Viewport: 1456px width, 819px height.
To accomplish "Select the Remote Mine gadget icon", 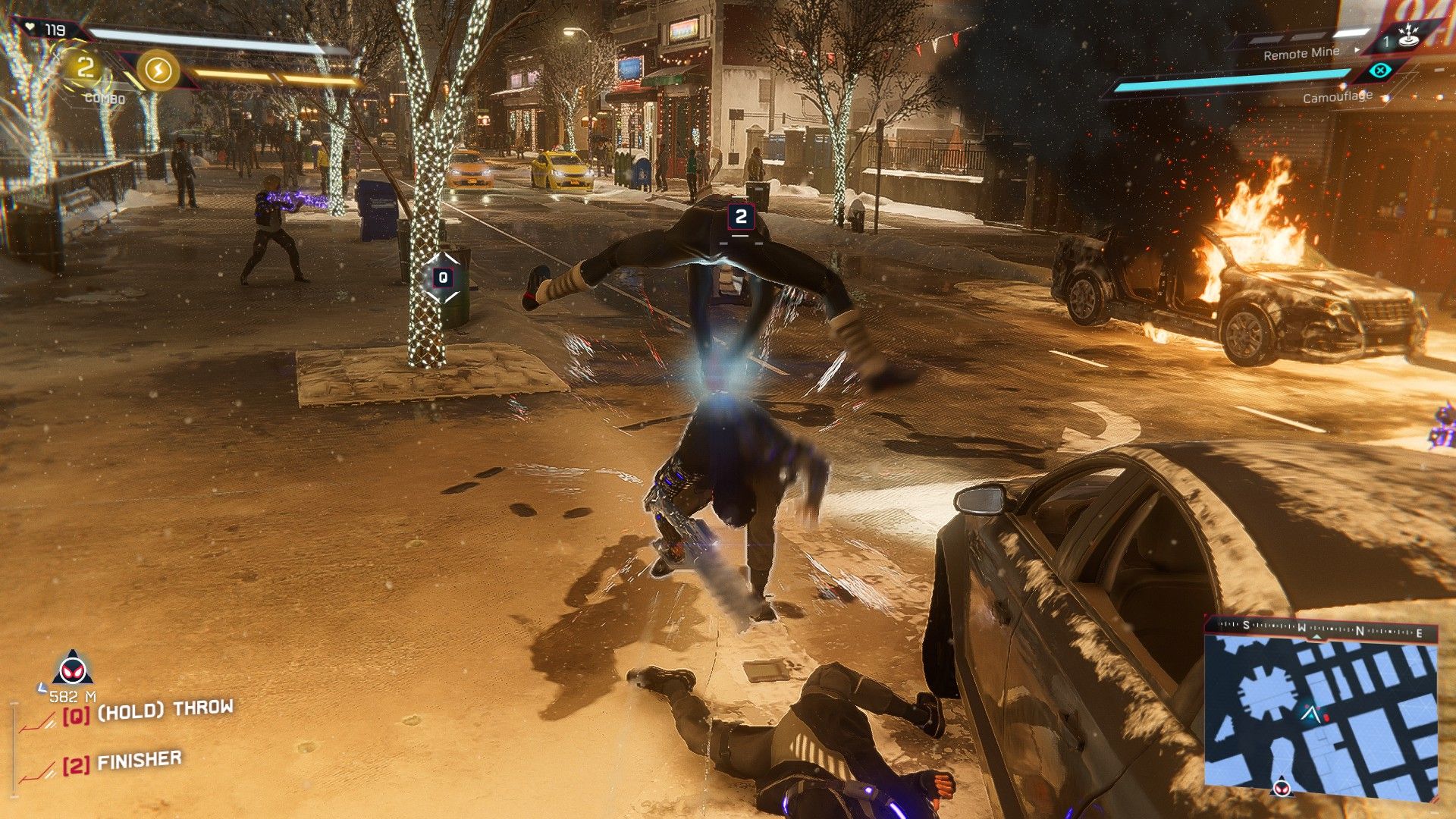I will pyautogui.click(x=1408, y=37).
